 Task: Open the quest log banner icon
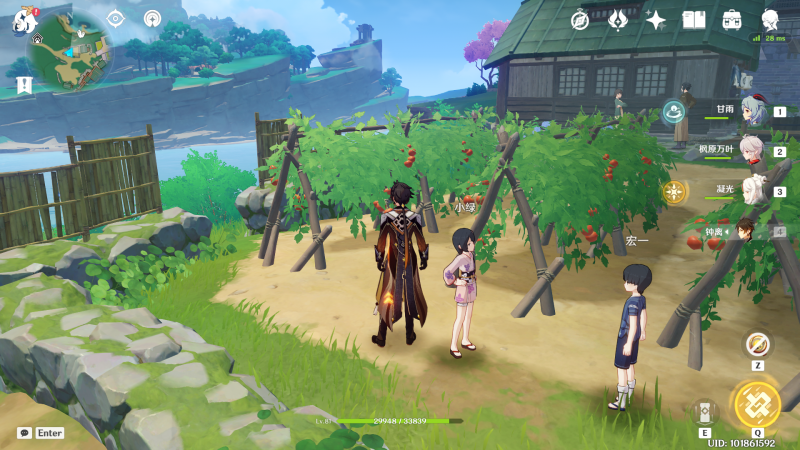(x=24, y=86)
